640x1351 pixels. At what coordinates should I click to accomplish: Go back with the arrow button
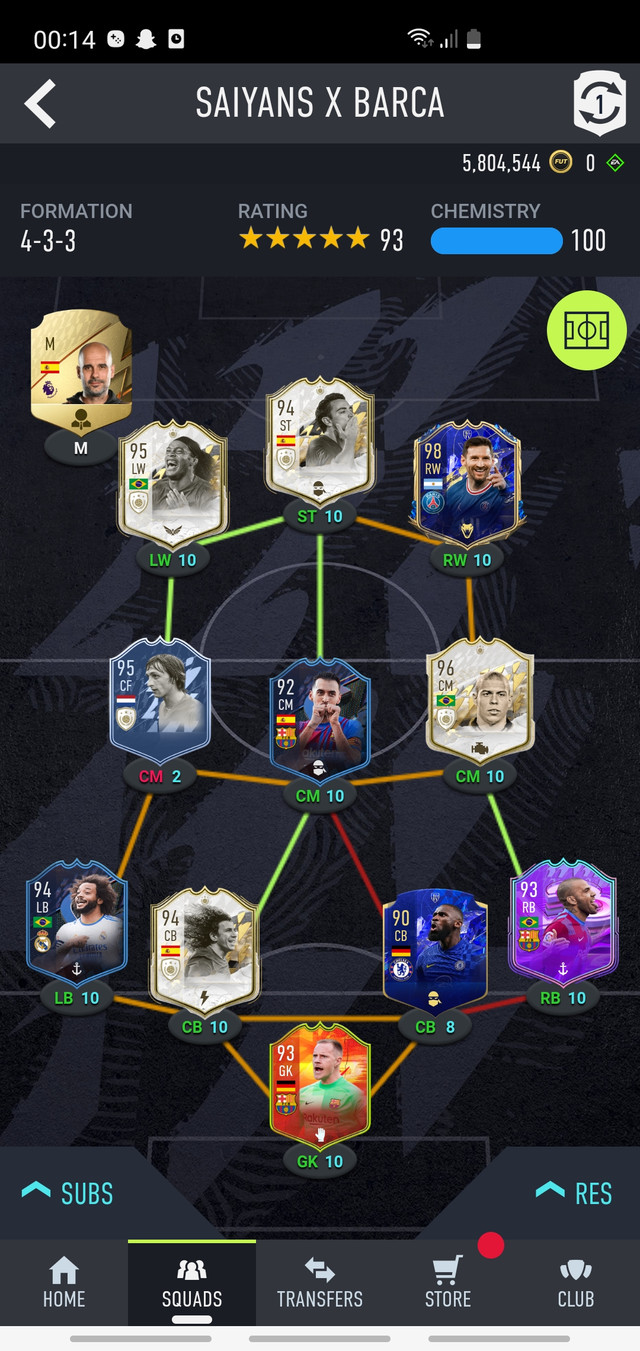click(x=40, y=104)
